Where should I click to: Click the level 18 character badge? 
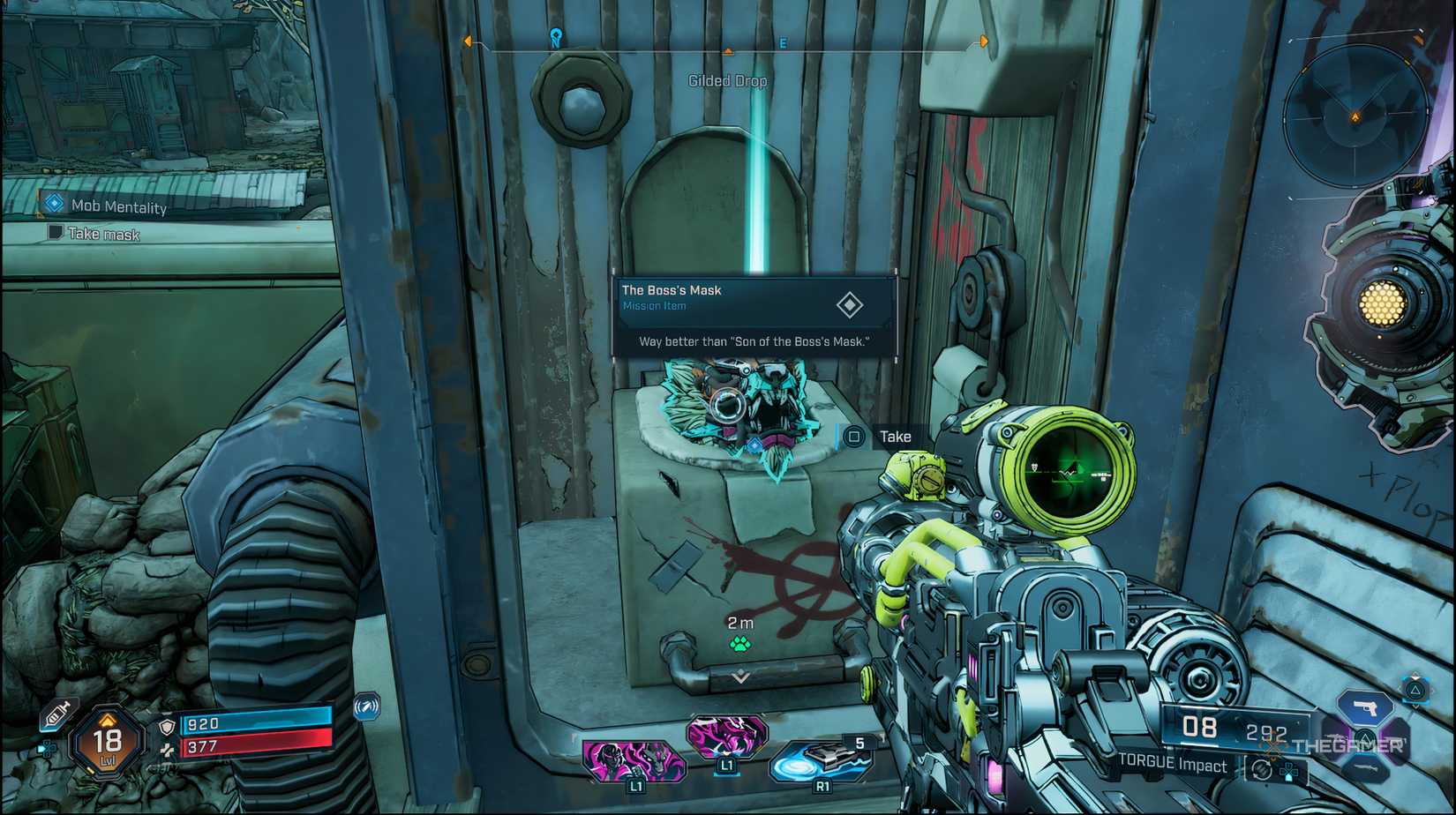click(x=108, y=743)
